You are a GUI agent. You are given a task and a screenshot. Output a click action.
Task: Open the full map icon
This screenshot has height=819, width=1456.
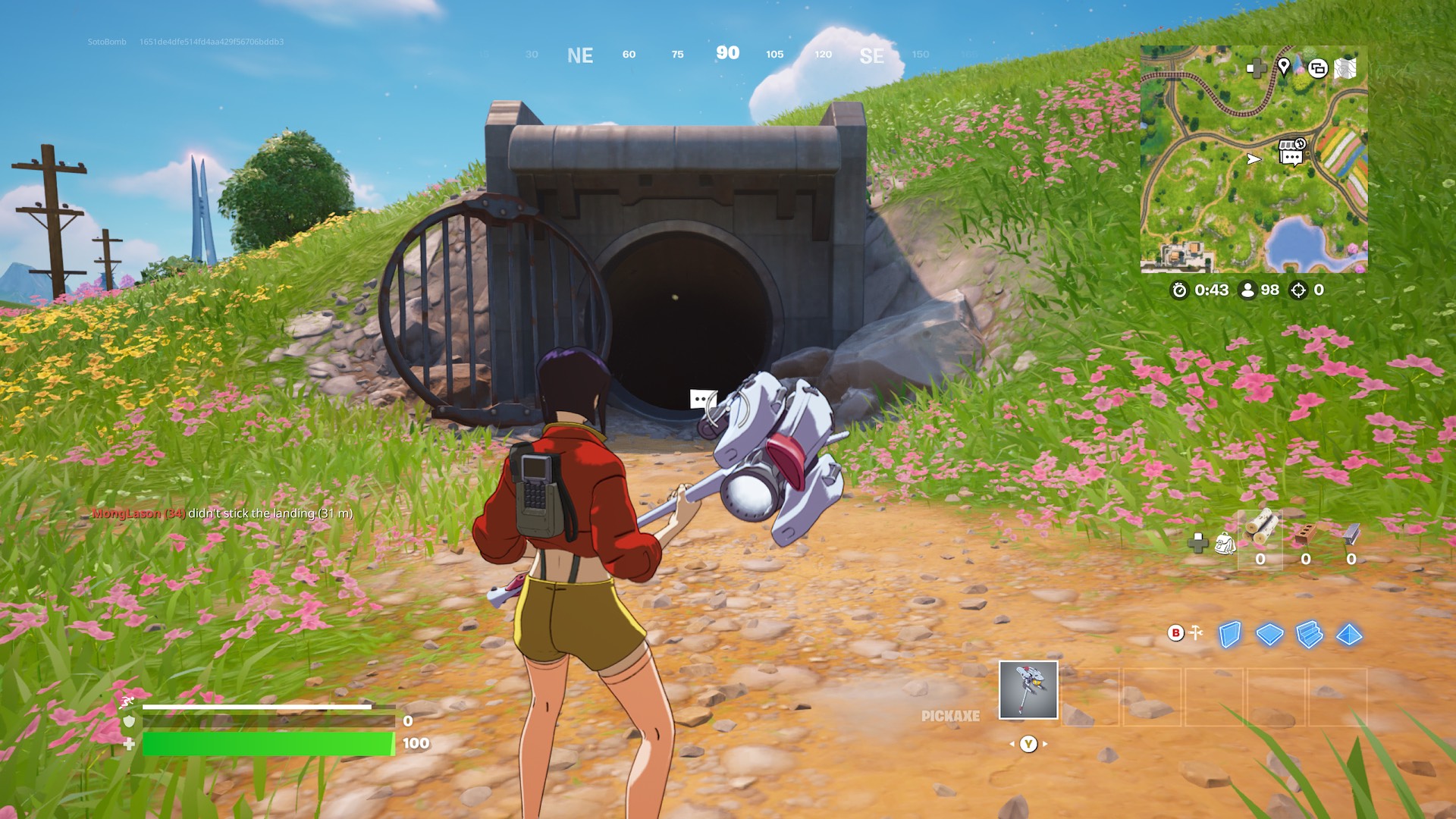(x=1345, y=68)
